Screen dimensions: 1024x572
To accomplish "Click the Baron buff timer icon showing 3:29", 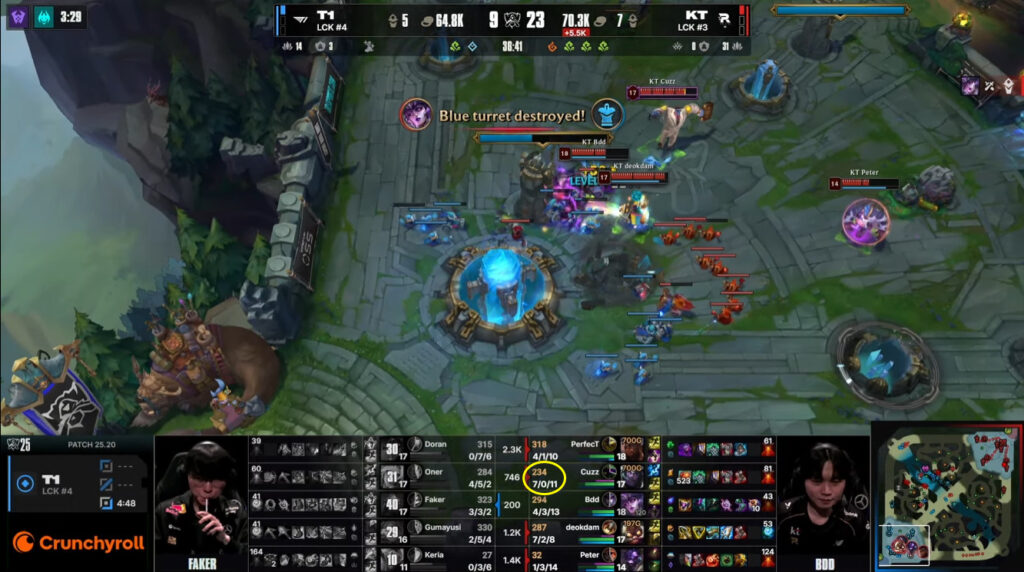I will coord(46,17).
